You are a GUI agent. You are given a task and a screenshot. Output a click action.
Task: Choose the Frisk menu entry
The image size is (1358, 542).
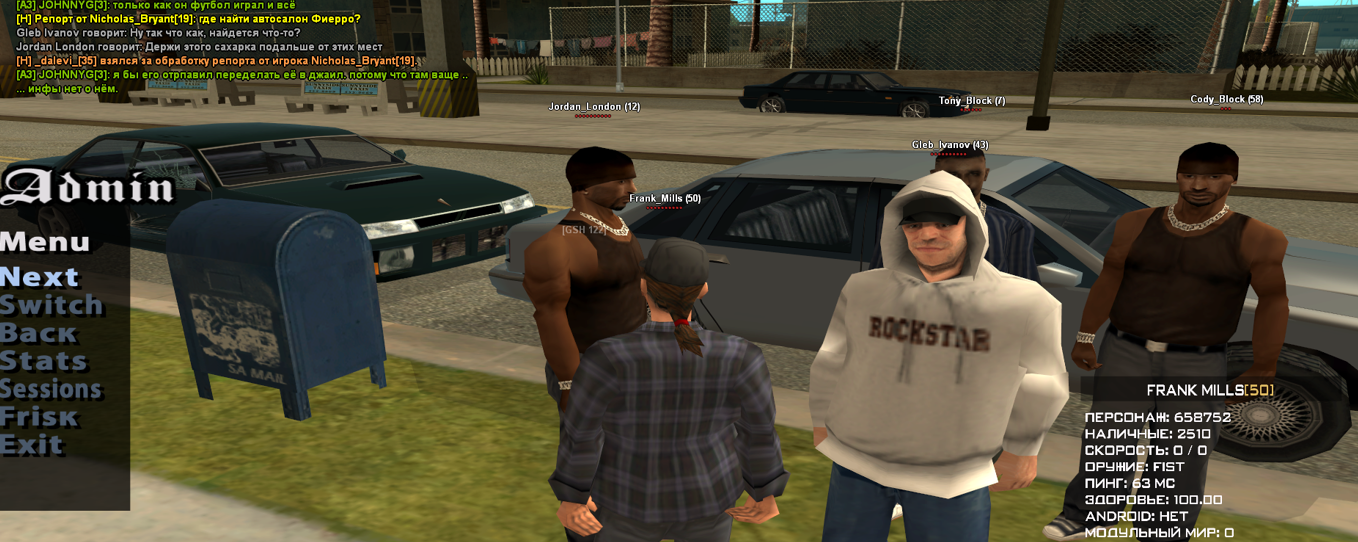39,417
